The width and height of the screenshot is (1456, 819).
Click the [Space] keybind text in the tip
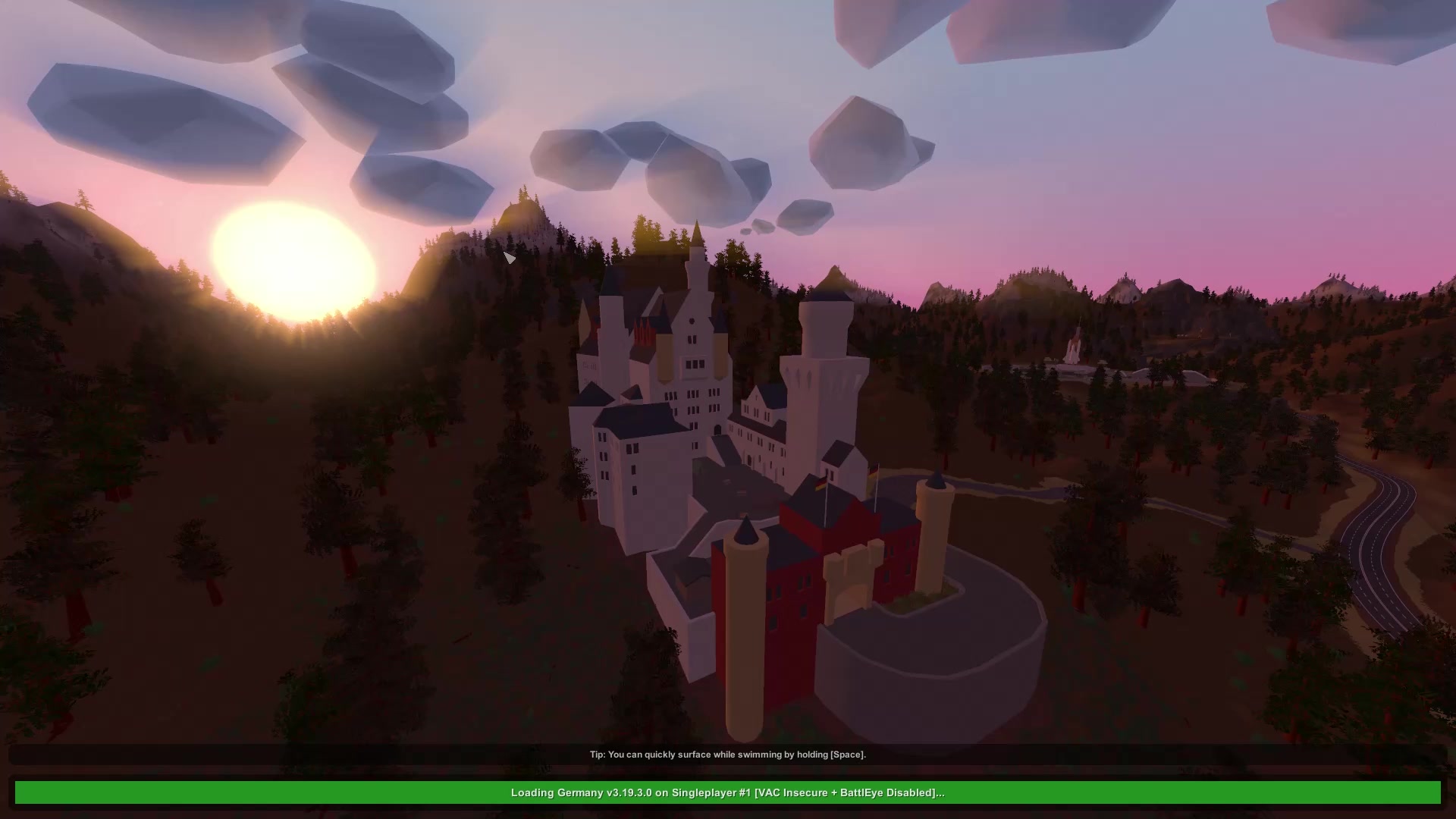pos(848,755)
